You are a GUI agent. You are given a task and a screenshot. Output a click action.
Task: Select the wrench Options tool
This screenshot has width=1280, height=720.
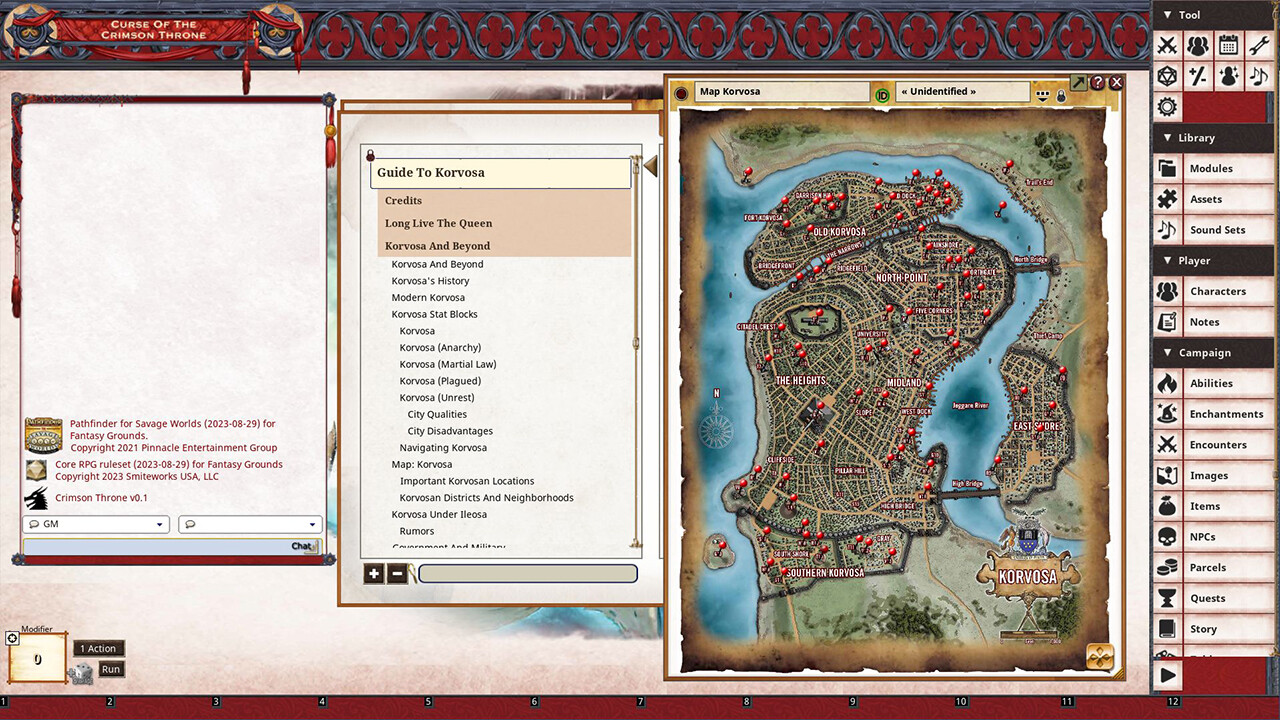(1257, 46)
